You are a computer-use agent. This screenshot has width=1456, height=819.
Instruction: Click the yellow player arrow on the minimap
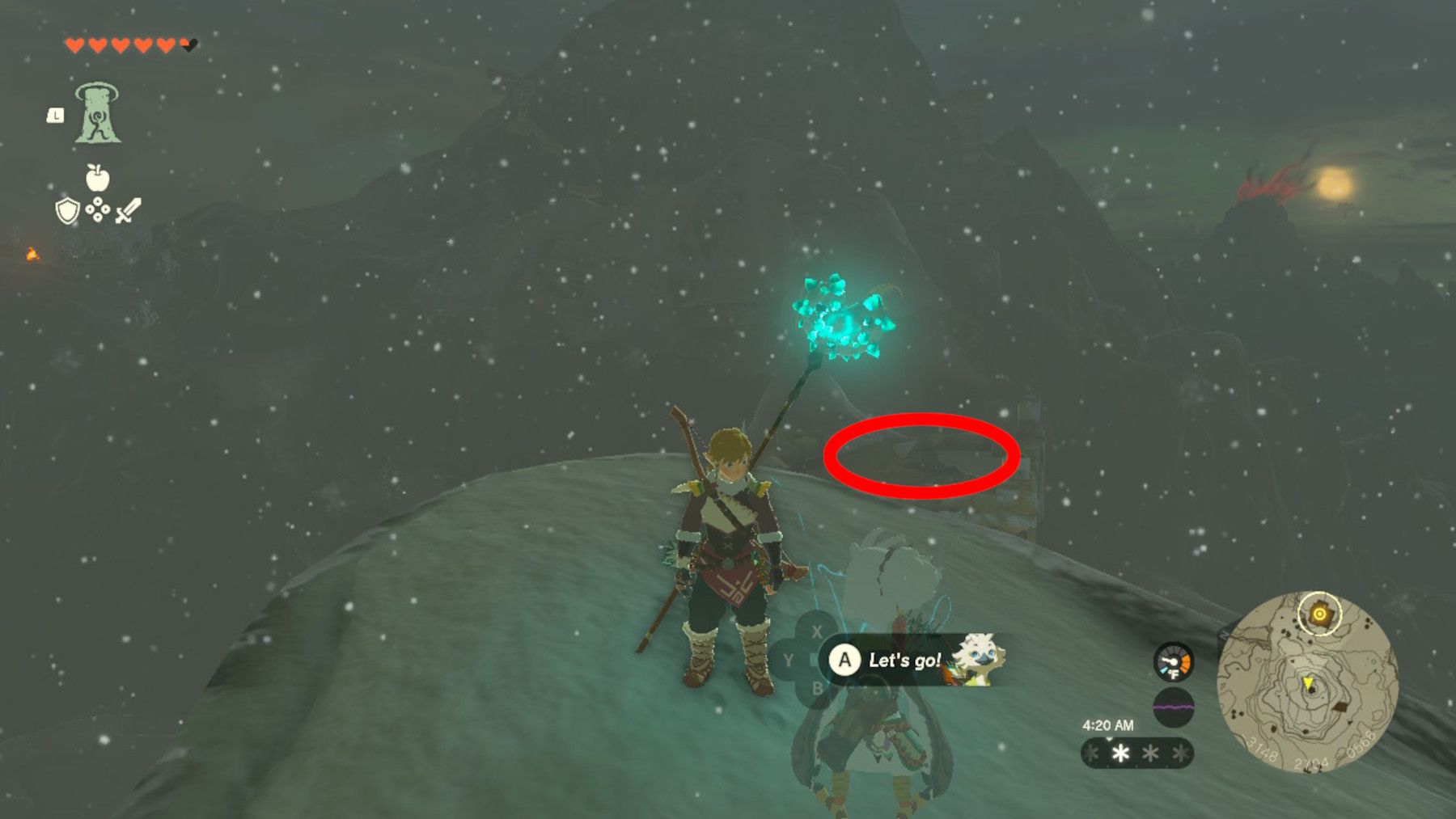coord(1308,683)
